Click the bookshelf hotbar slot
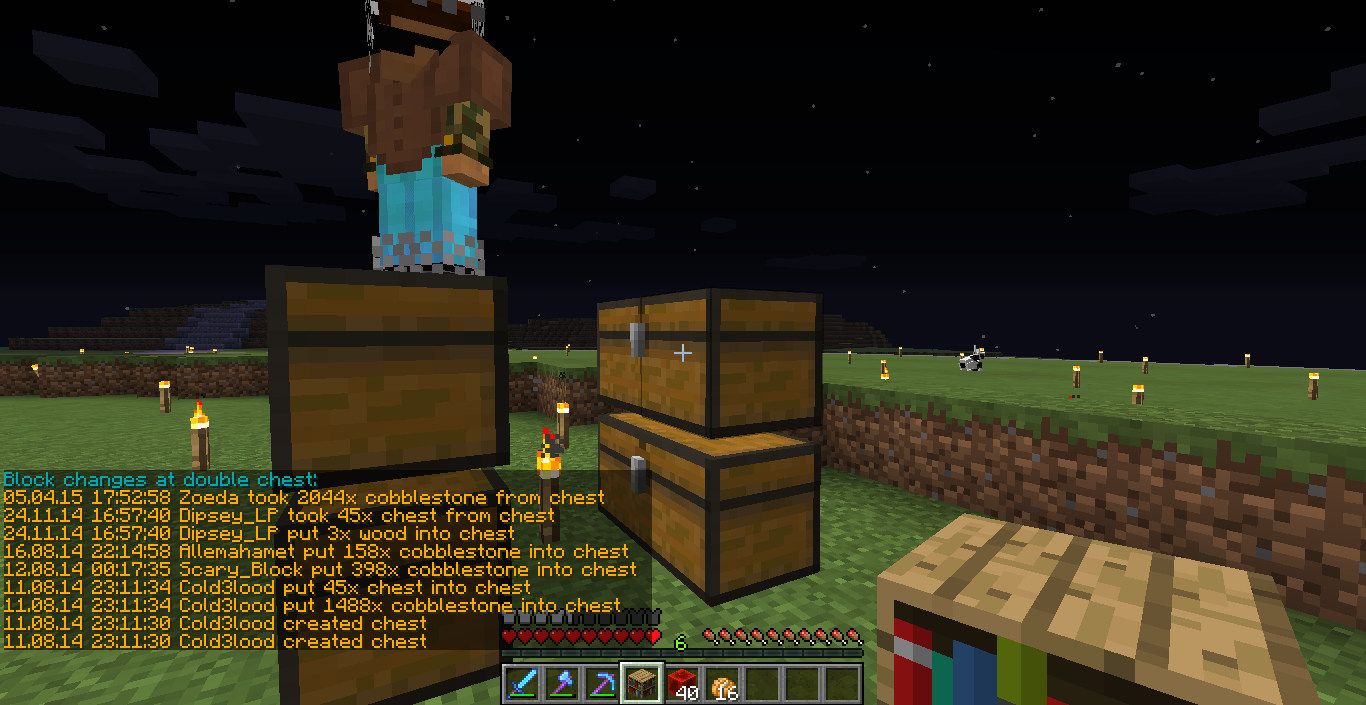This screenshot has height=705, width=1366. [x=642, y=683]
